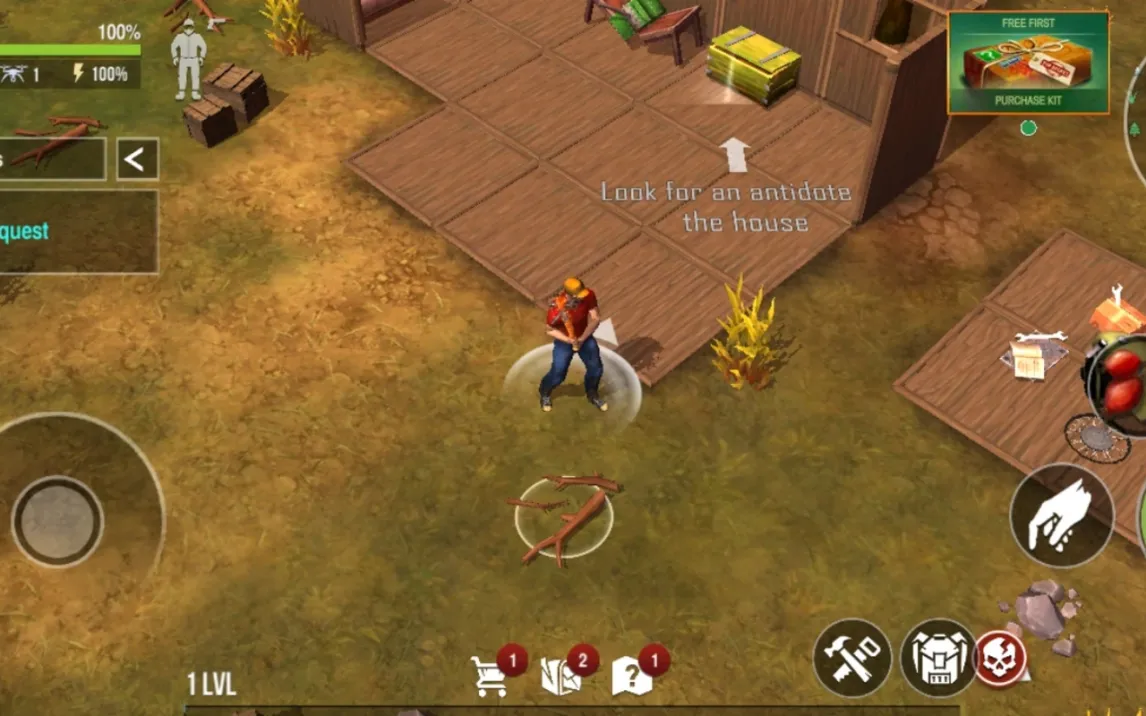
Task: Open the shopping cart store
Action: [x=490, y=676]
